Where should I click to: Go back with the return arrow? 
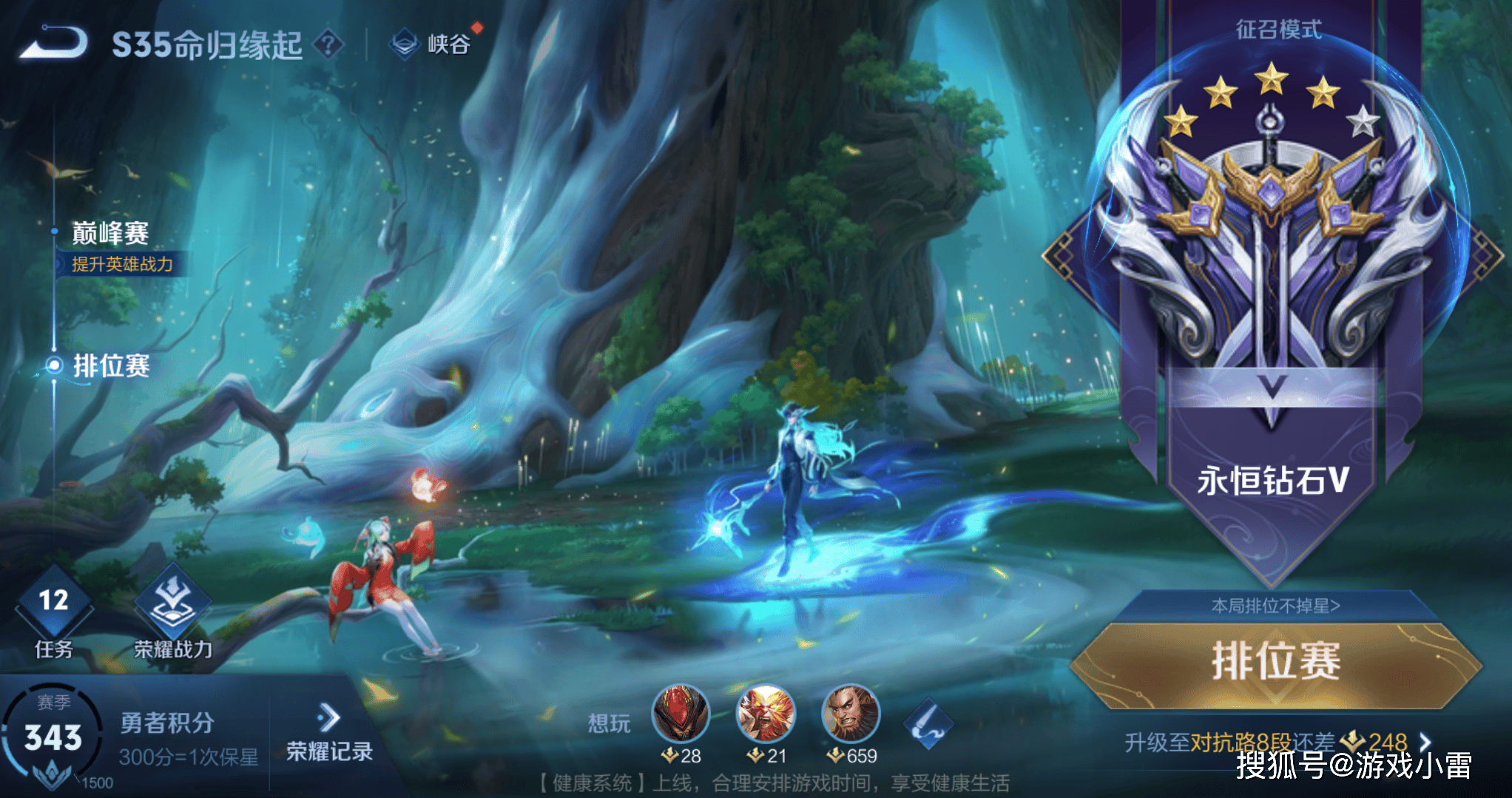[x=53, y=42]
